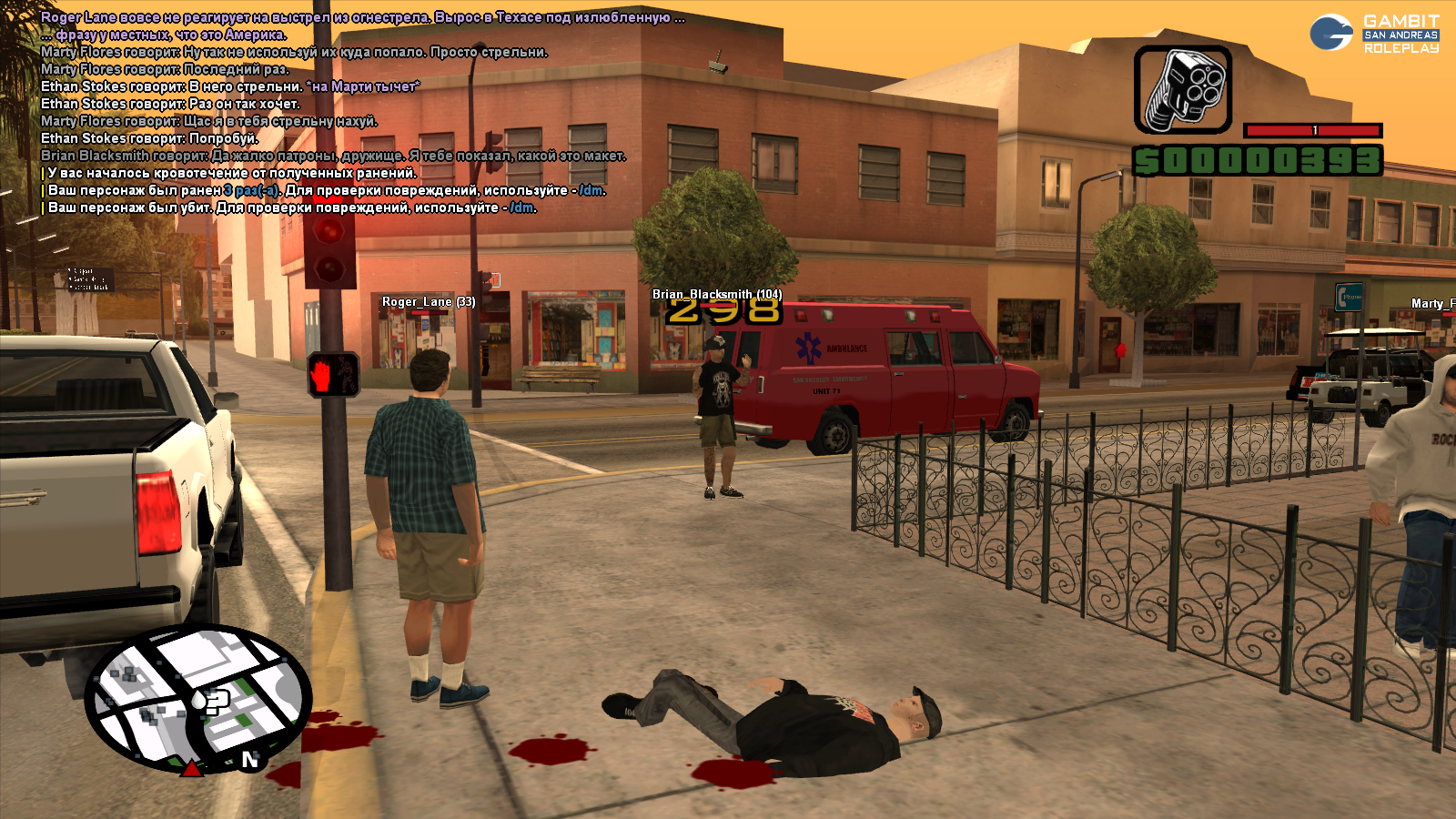Click the revolver weapon icon
This screenshot has width=1456, height=819.
point(1182,90)
